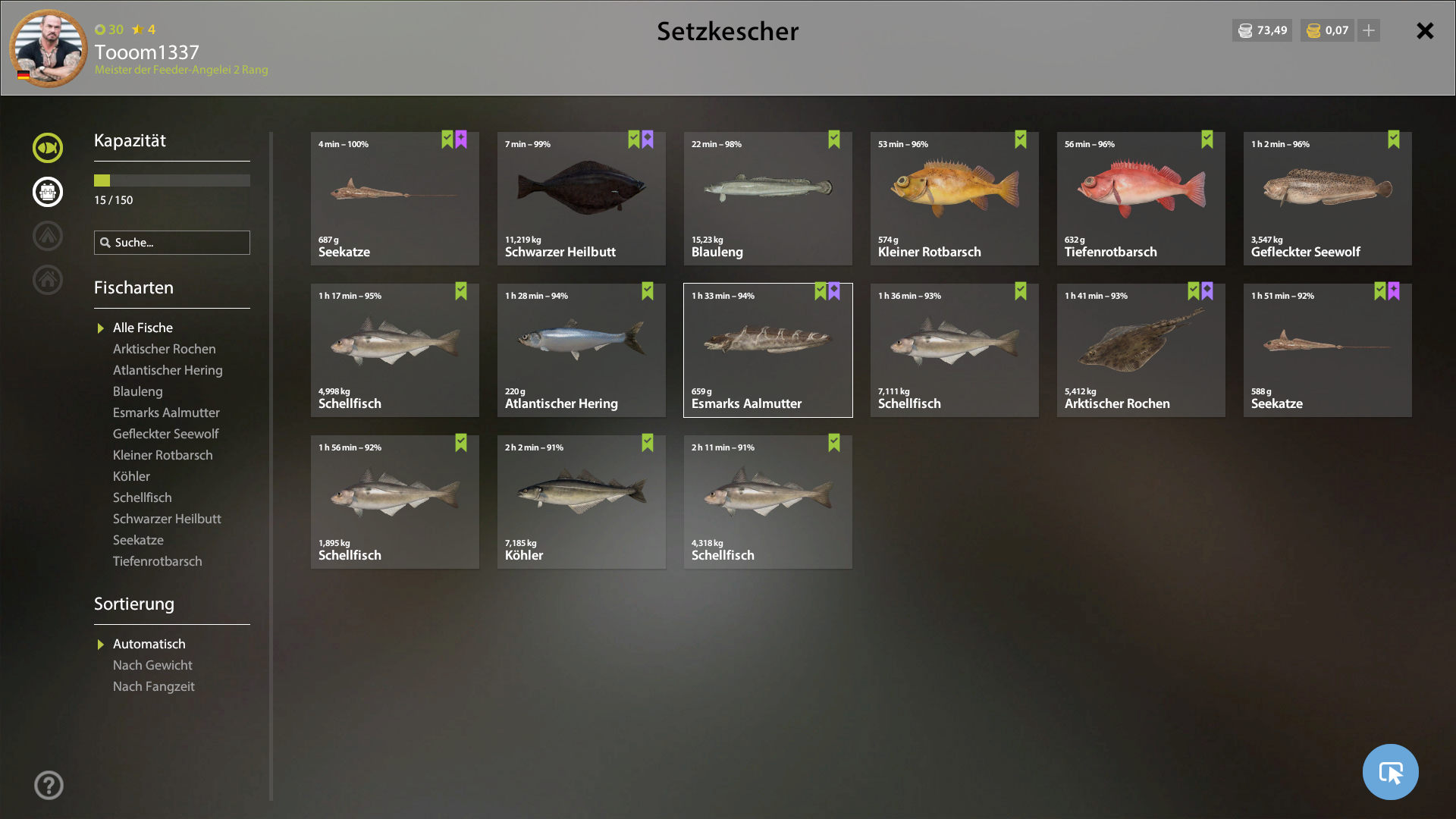Select Tiefenrotbarsch in Fischarten
1456x819 pixels.
click(157, 561)
